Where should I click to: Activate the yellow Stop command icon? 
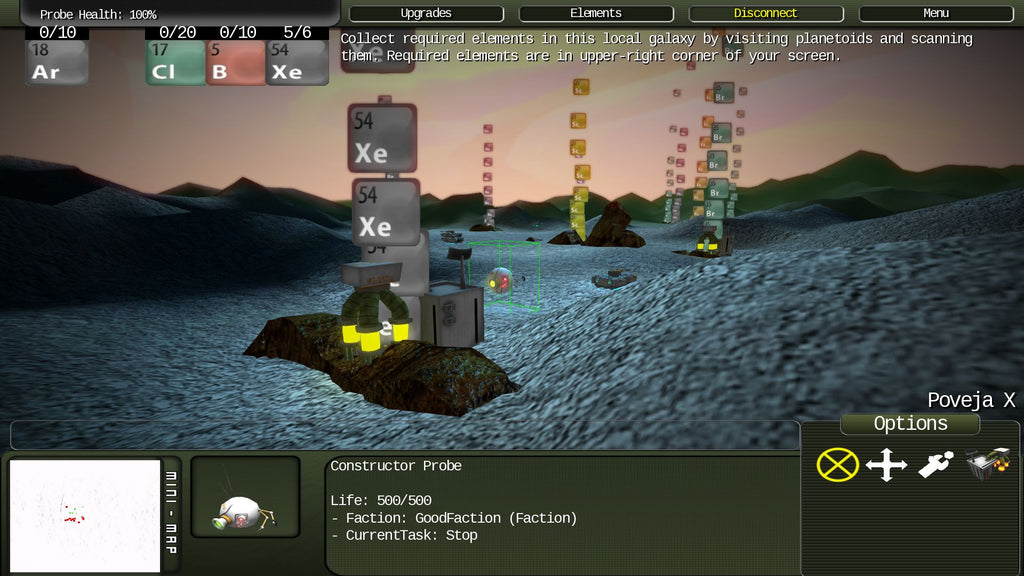pyautogui.click(x=838, y=465)
